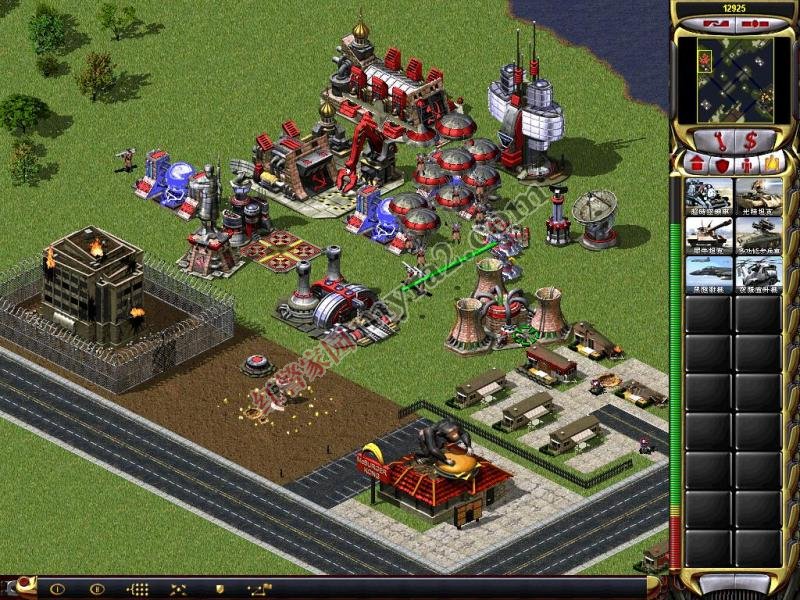Queue the white heavy tank unit
Image resolution: width=800 pixels, height=600 pixels.
click(x=709, y=236)
